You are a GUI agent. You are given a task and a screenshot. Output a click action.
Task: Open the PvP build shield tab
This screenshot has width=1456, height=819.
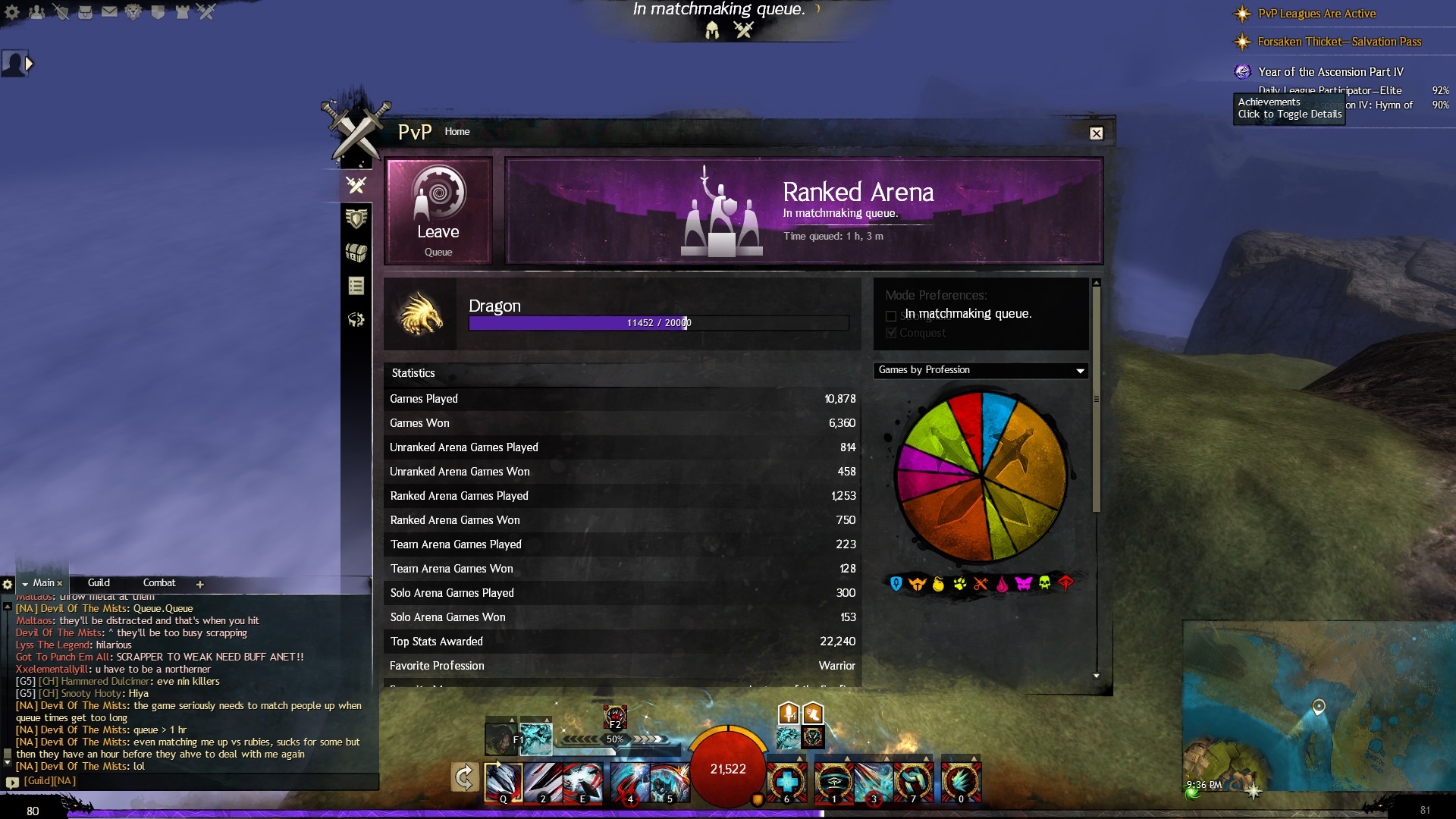(x=356, y=219)
